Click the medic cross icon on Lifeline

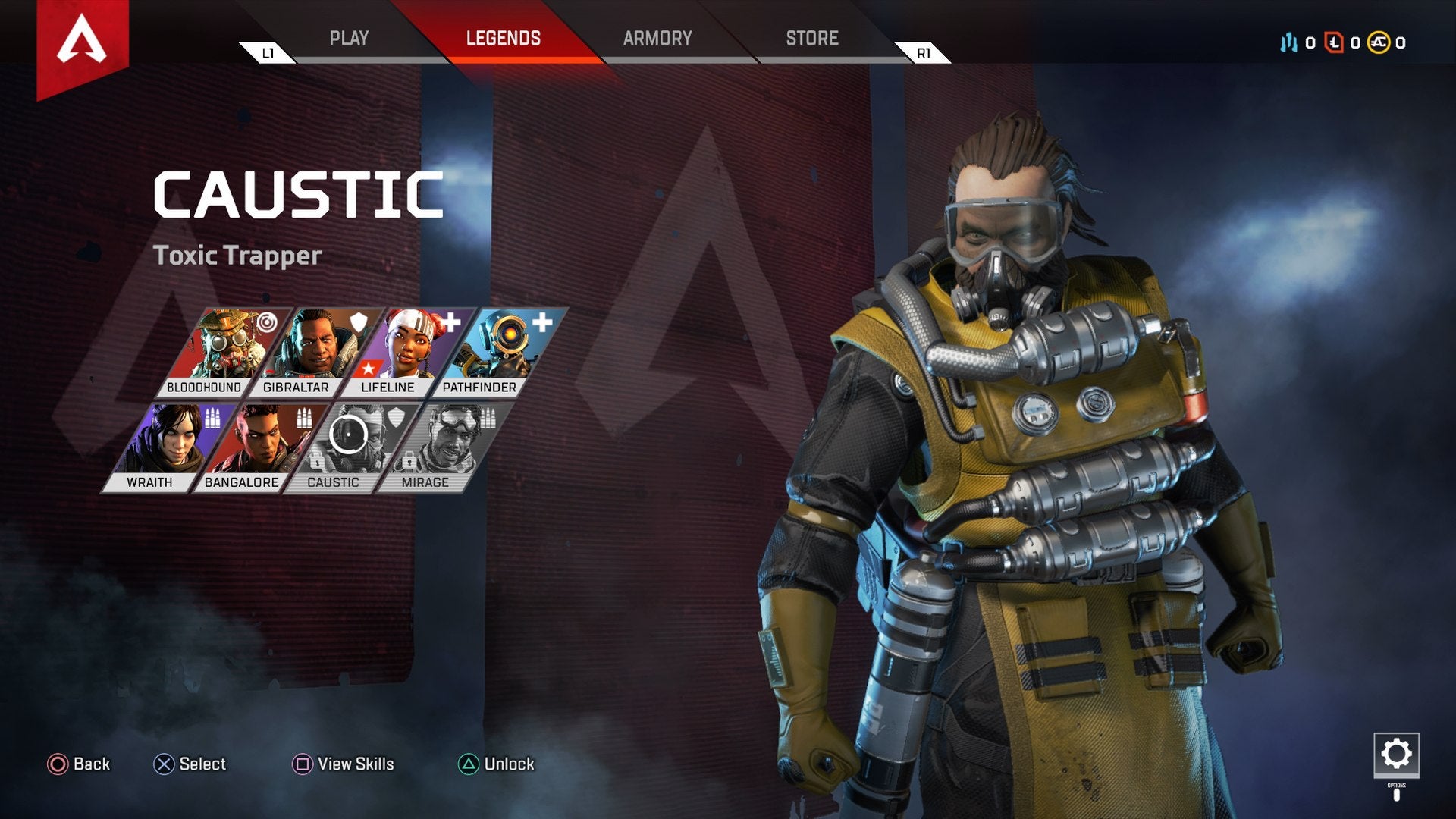click(x=451, y=322)
